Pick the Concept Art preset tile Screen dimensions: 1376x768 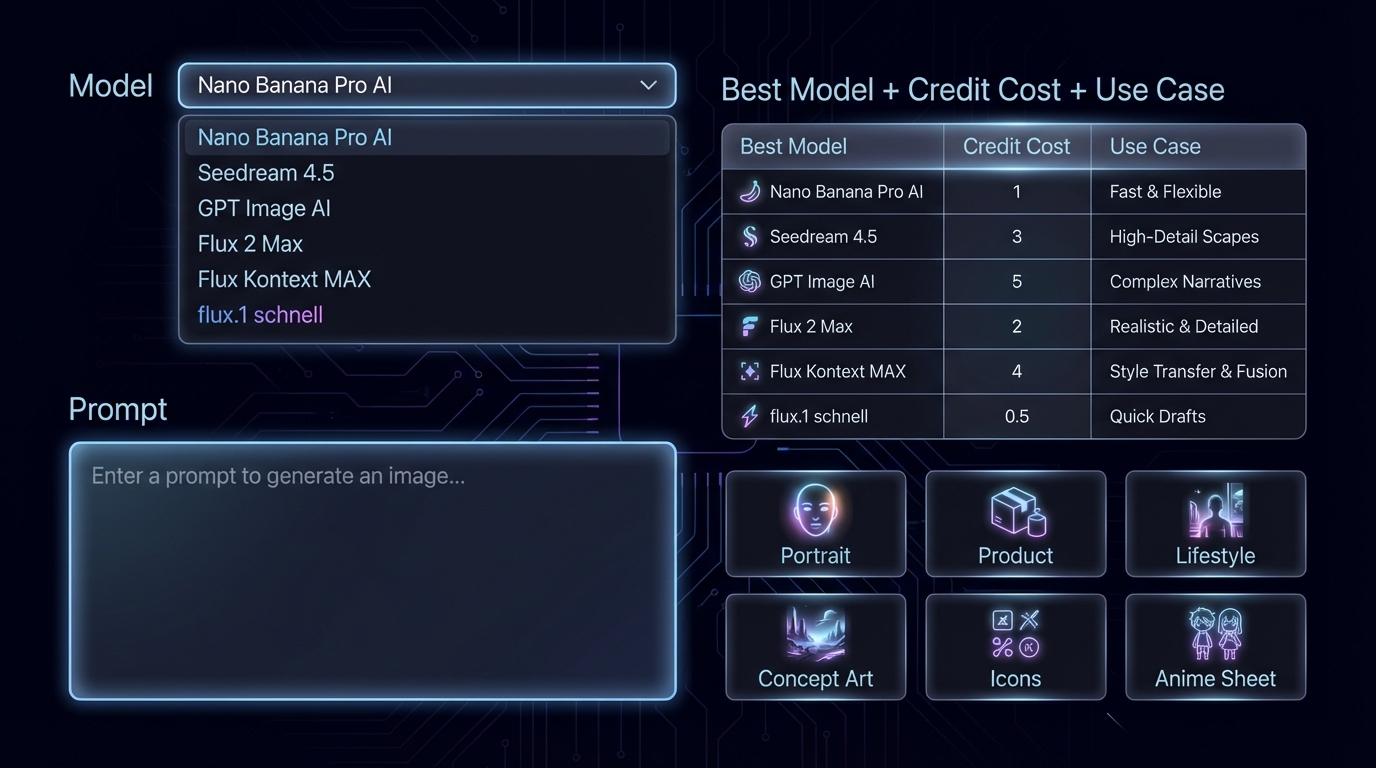click(x=815, y=647)
